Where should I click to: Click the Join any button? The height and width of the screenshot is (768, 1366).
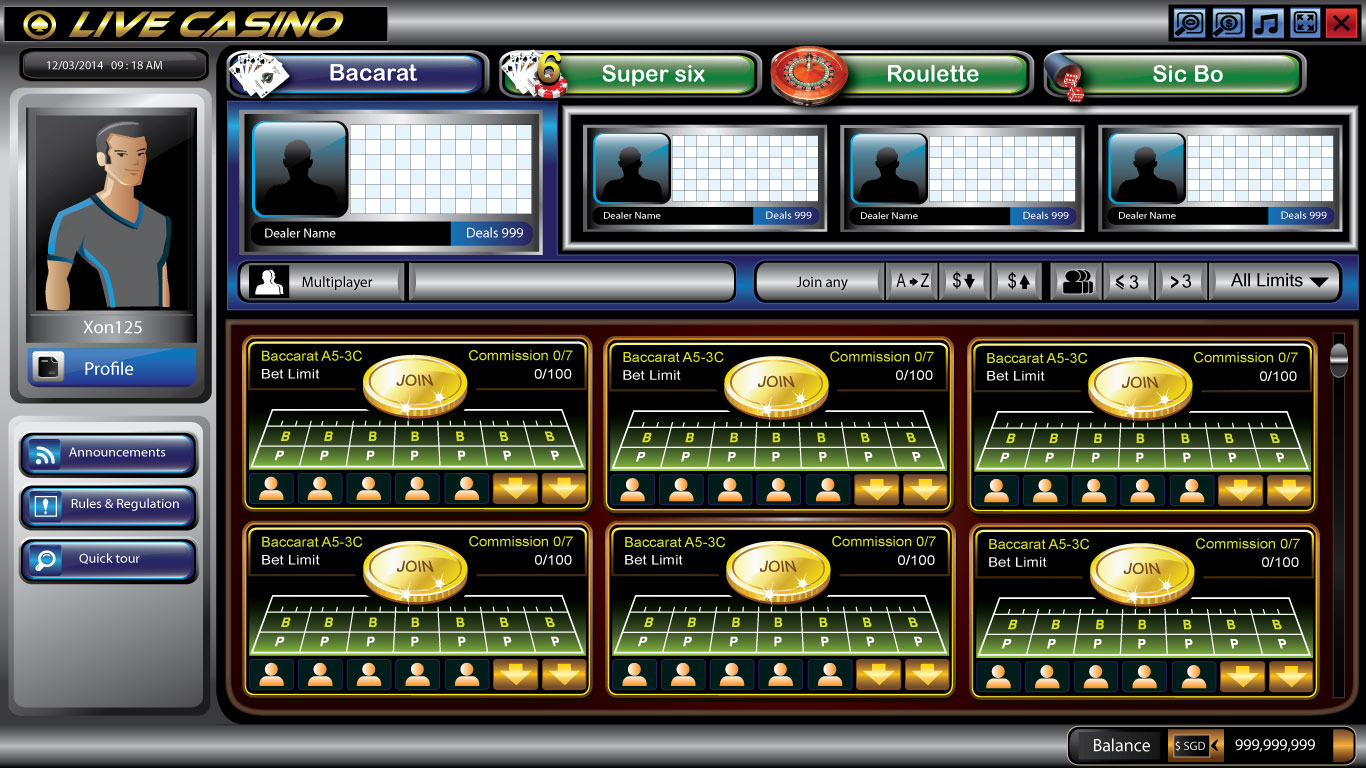tap(821, 282)
